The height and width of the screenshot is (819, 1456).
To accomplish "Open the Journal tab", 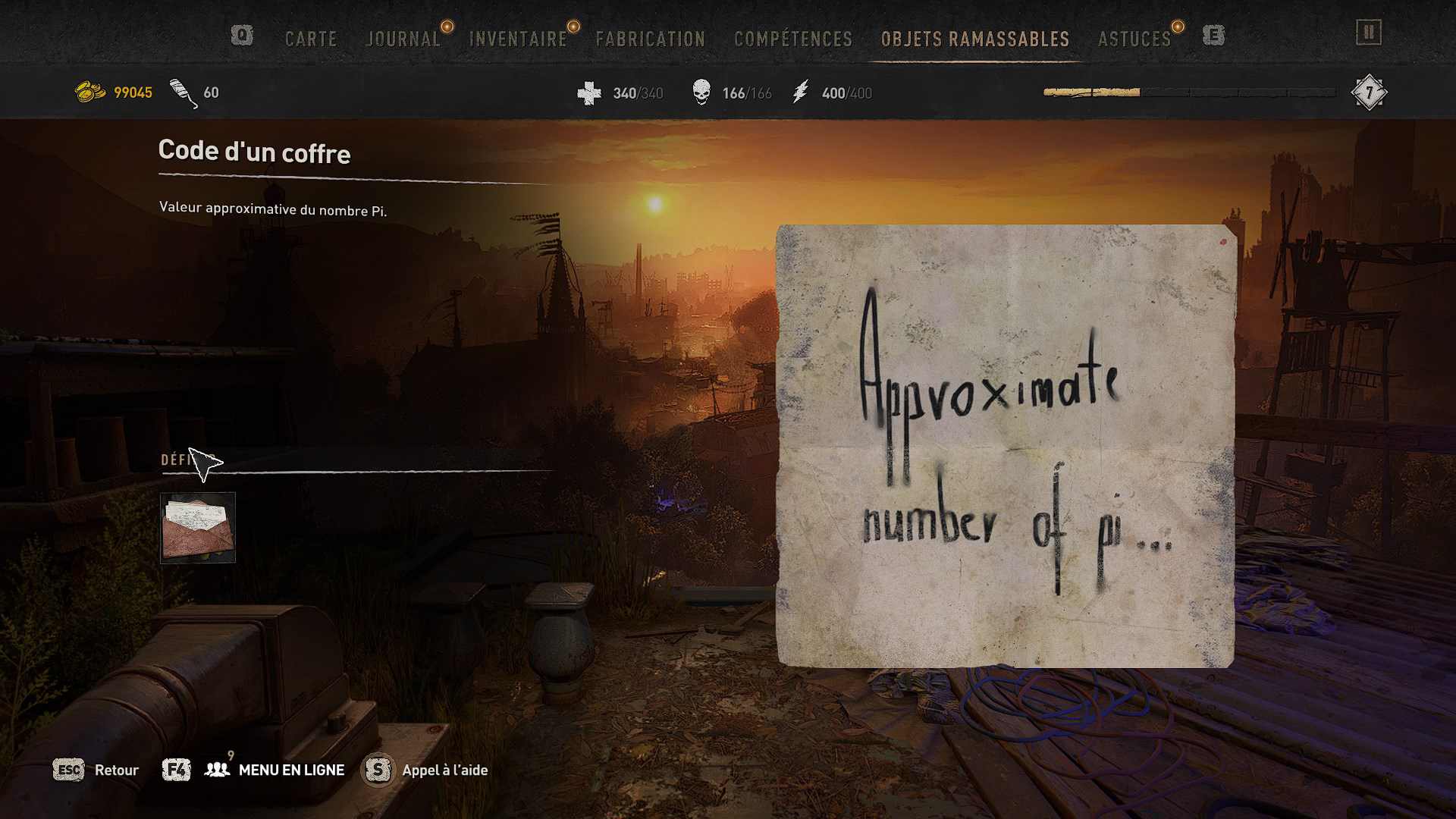I will [x=403, y=39].
